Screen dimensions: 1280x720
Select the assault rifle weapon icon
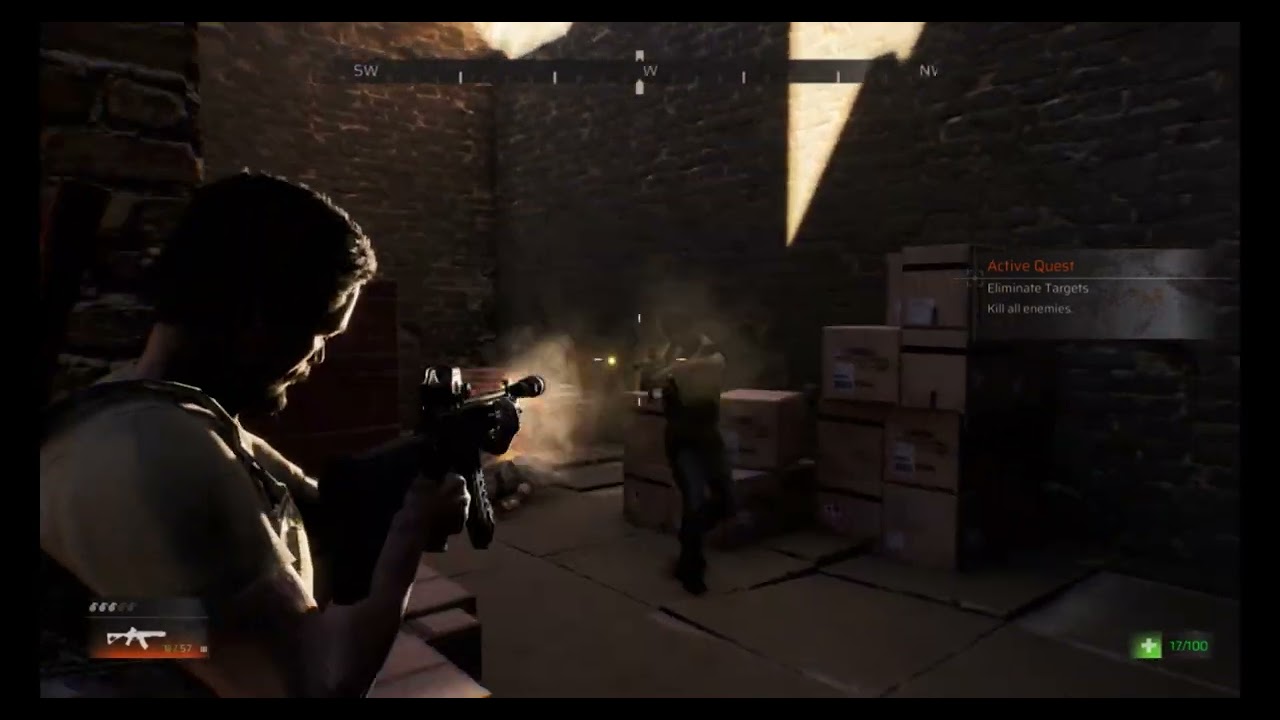click(135, 637)
